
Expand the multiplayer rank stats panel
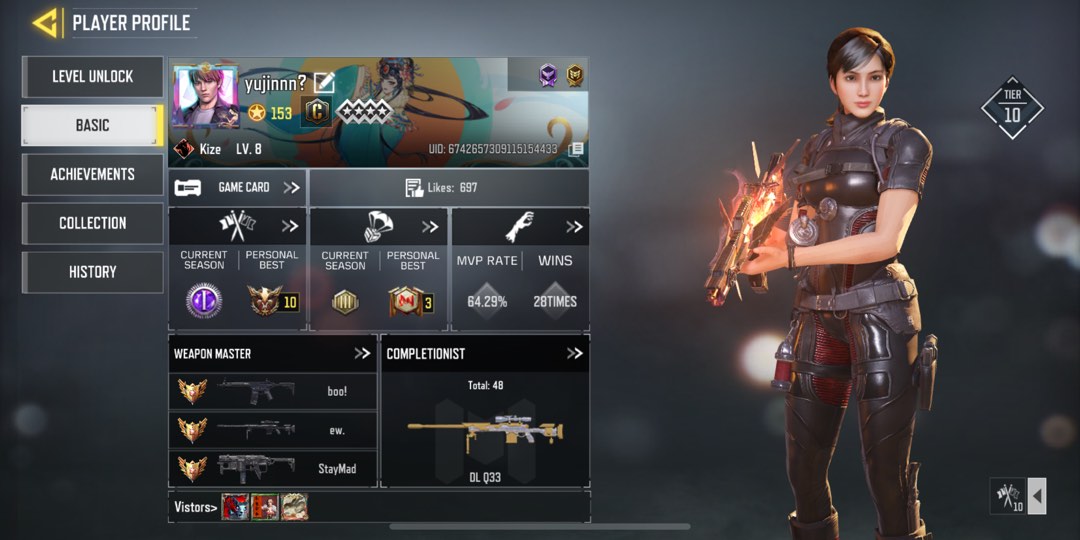(290, 226)
